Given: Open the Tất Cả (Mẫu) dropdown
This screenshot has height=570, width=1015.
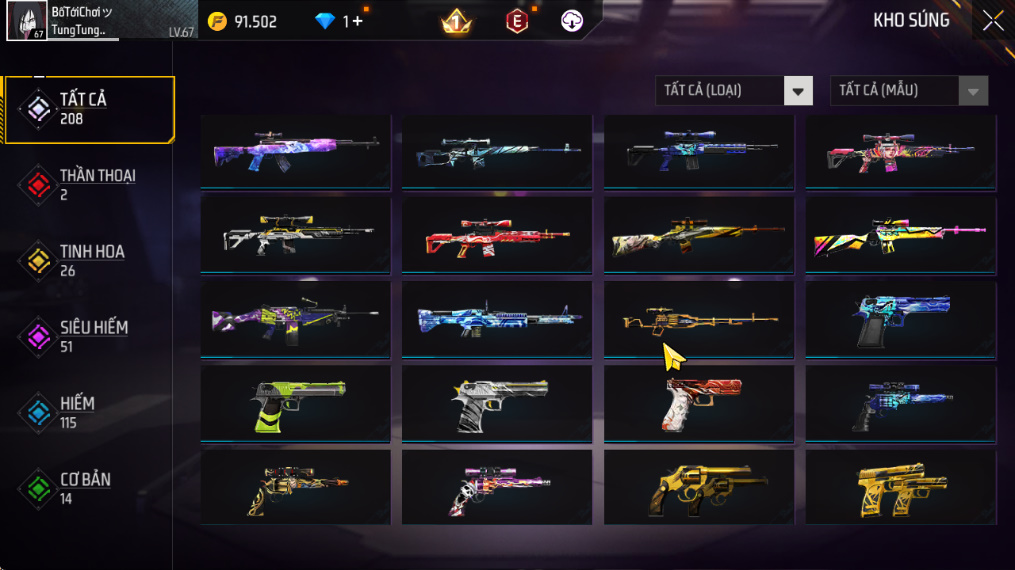Looking at the screenshot, I should tap(908, 91).
